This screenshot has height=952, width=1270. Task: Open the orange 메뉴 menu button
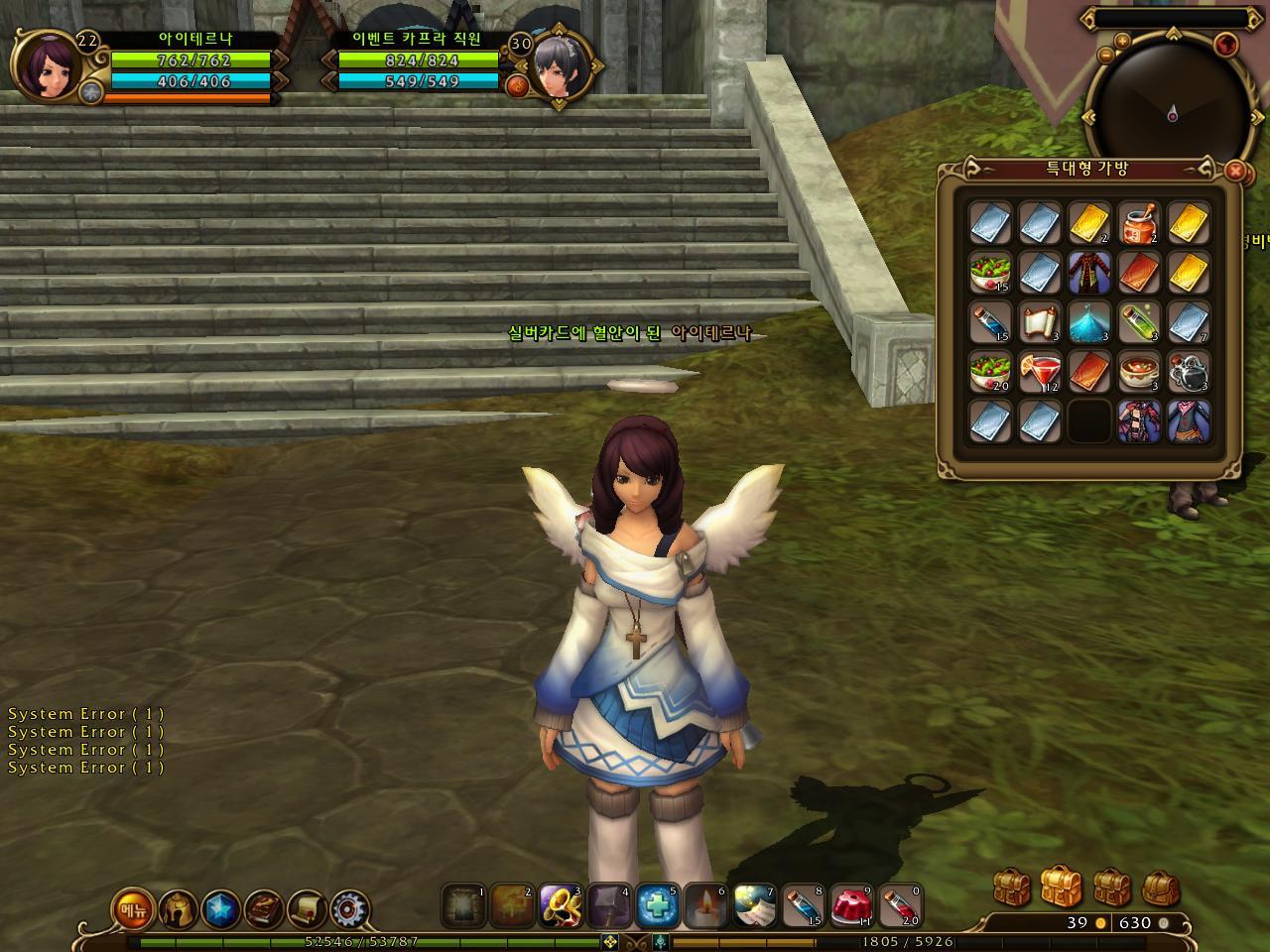pyautogui.click(x=130, y=908)
